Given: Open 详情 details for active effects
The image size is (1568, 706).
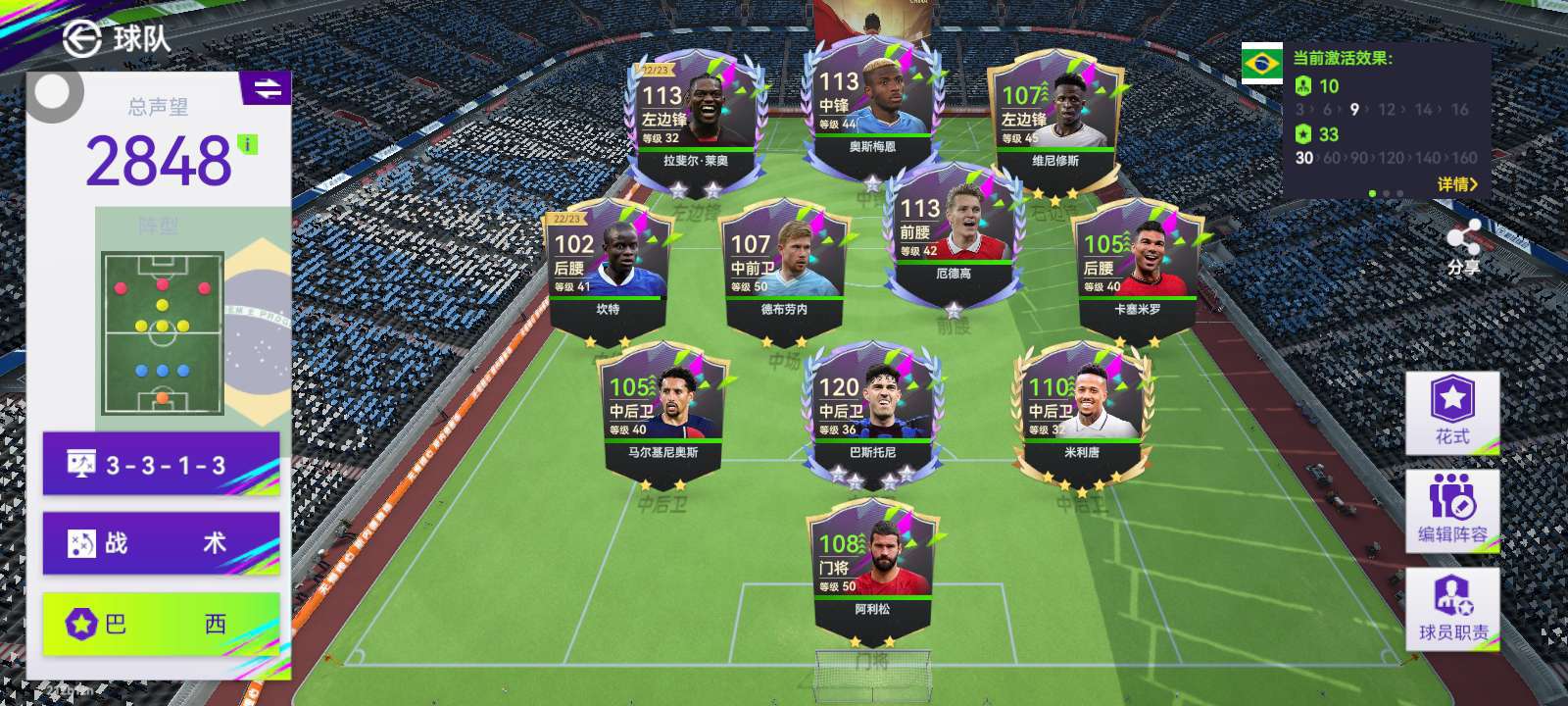Looking at the screenshot, I should pyautogui.click(x=1457, y=184).
